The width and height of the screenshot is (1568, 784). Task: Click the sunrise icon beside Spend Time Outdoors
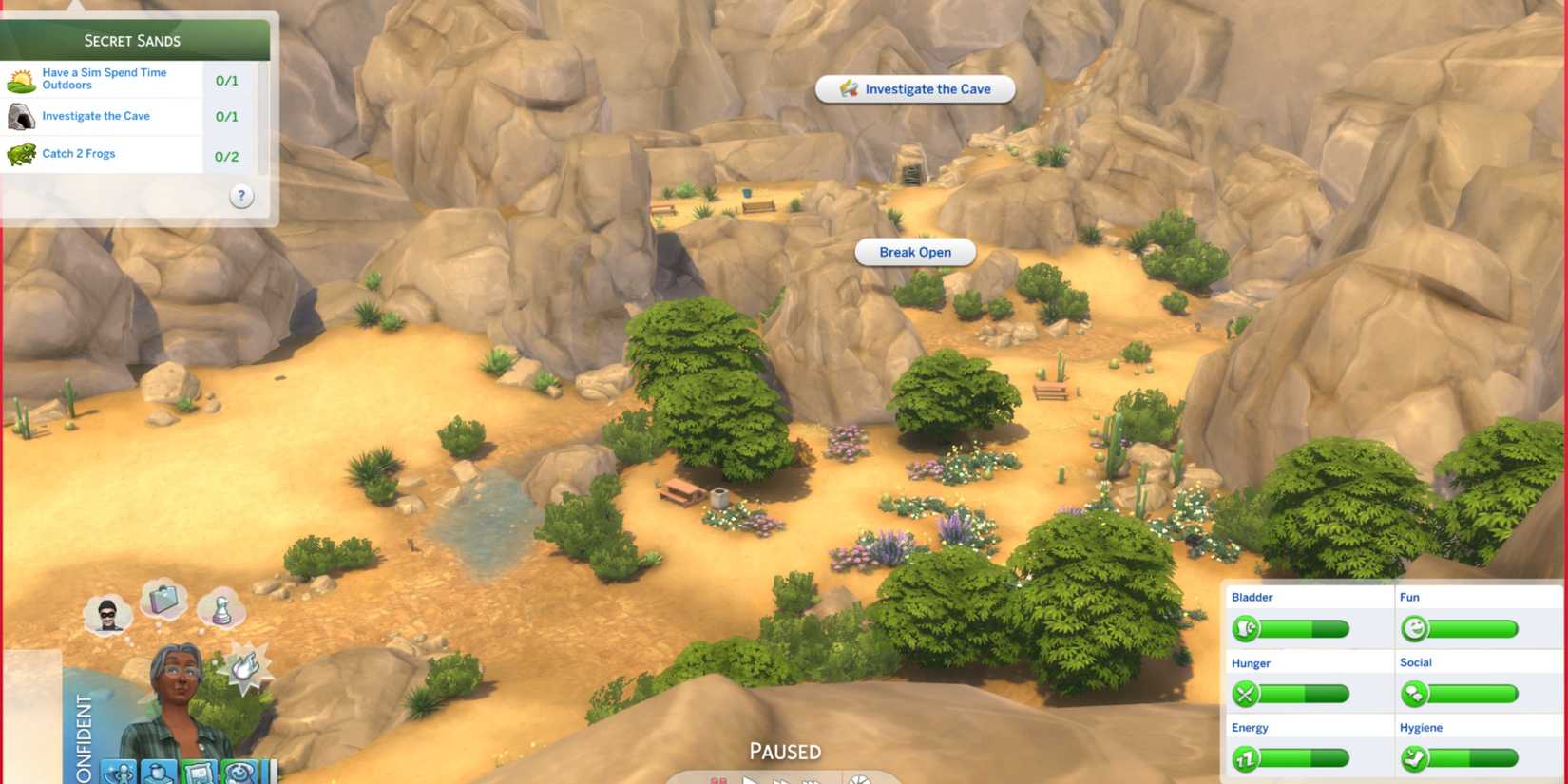click(21, 78)
